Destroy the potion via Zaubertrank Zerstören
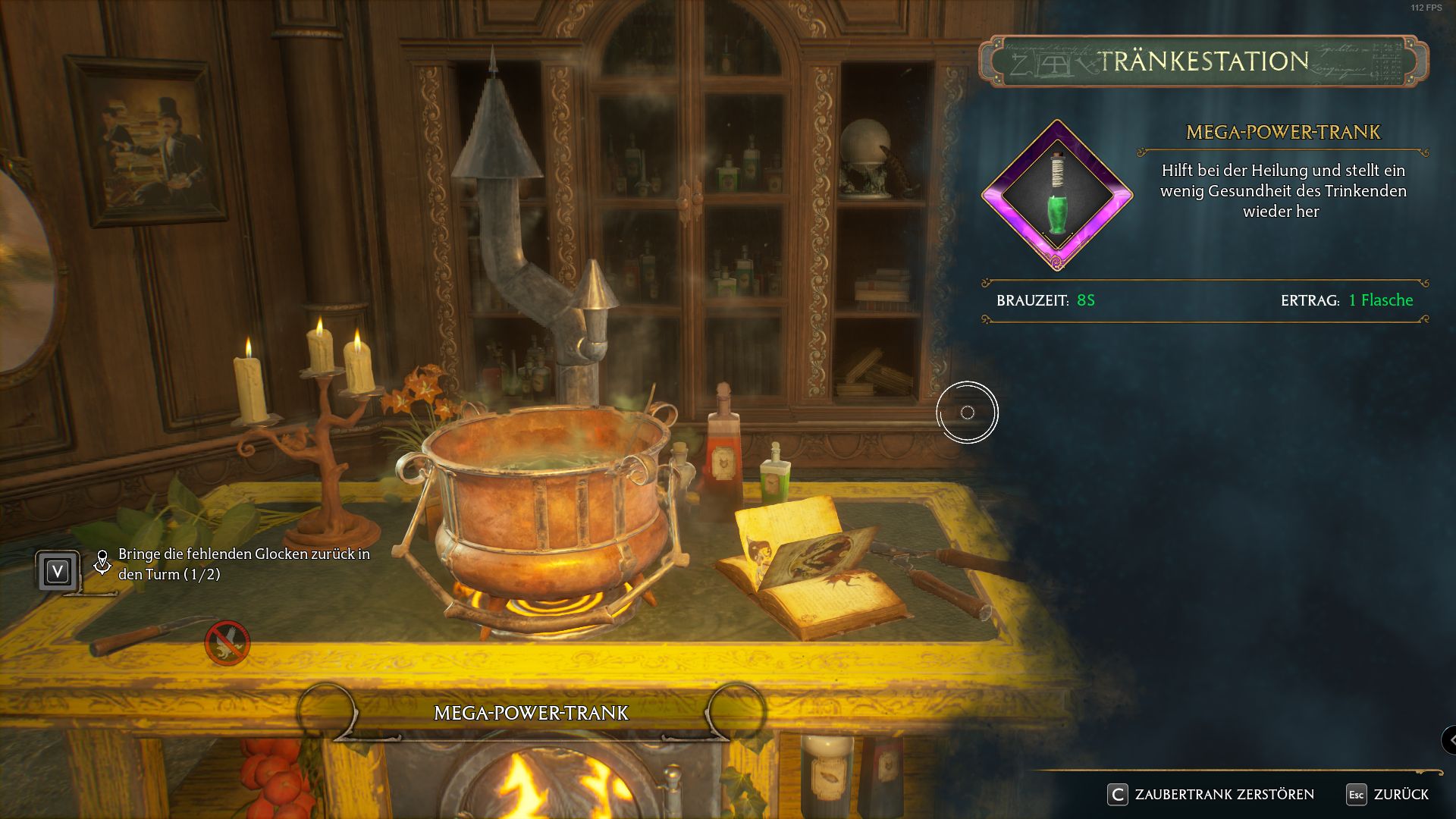Viewport: 1456px width, 819px height. click(x=1212, y=794)
